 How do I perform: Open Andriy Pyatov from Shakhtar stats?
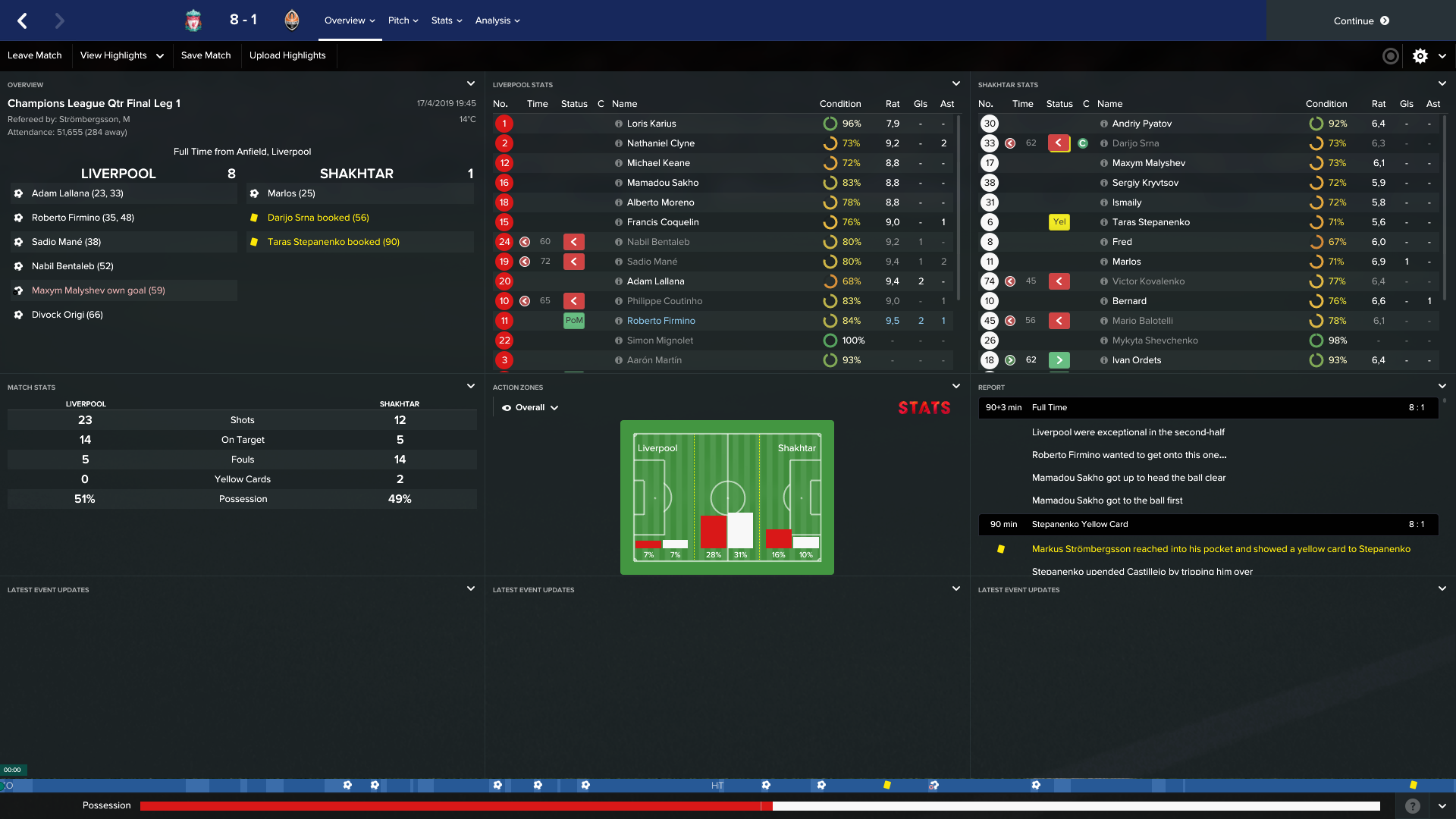[x=1141, y=124]
